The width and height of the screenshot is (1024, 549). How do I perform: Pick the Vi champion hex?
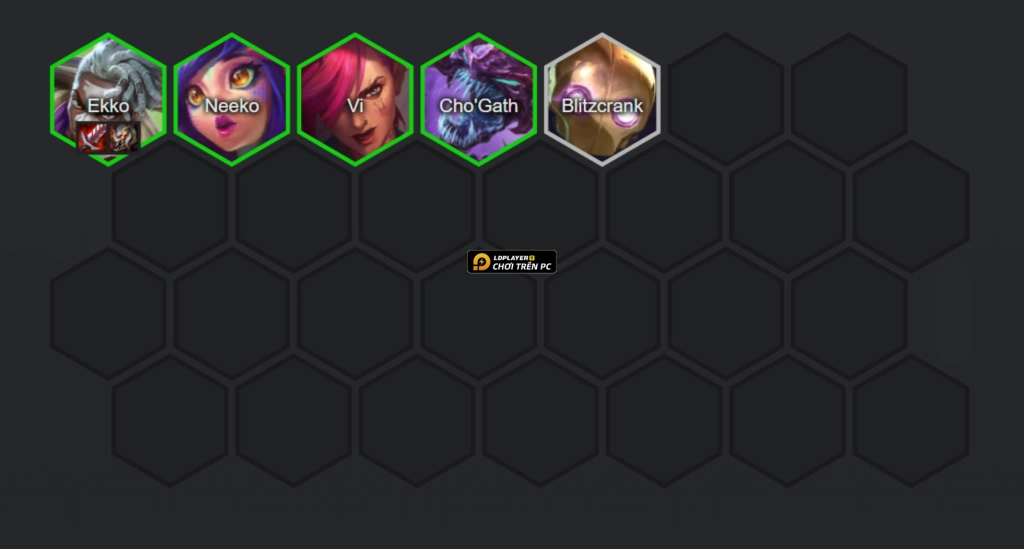pyautogui.click(x=355, y=98)
